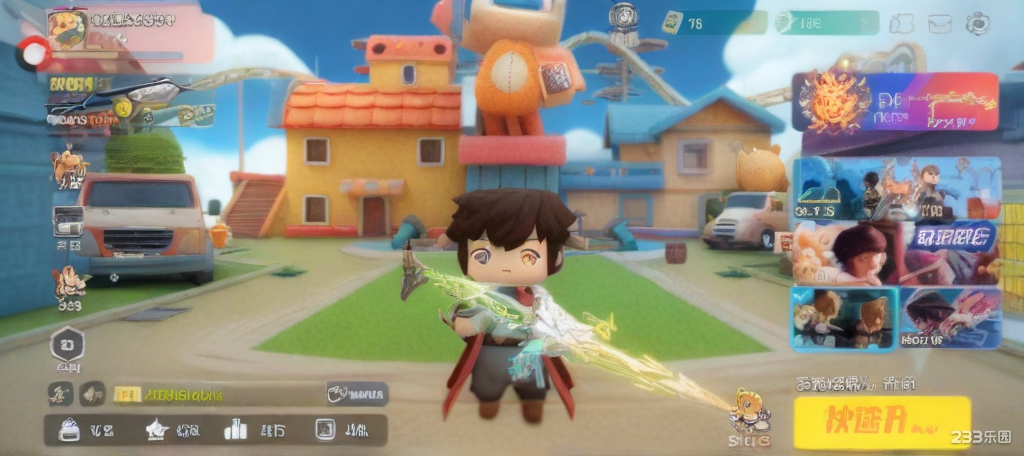Choose the blue game mode card
Image resolution: width=1024 pixels, height=456 pixels.
897,188
